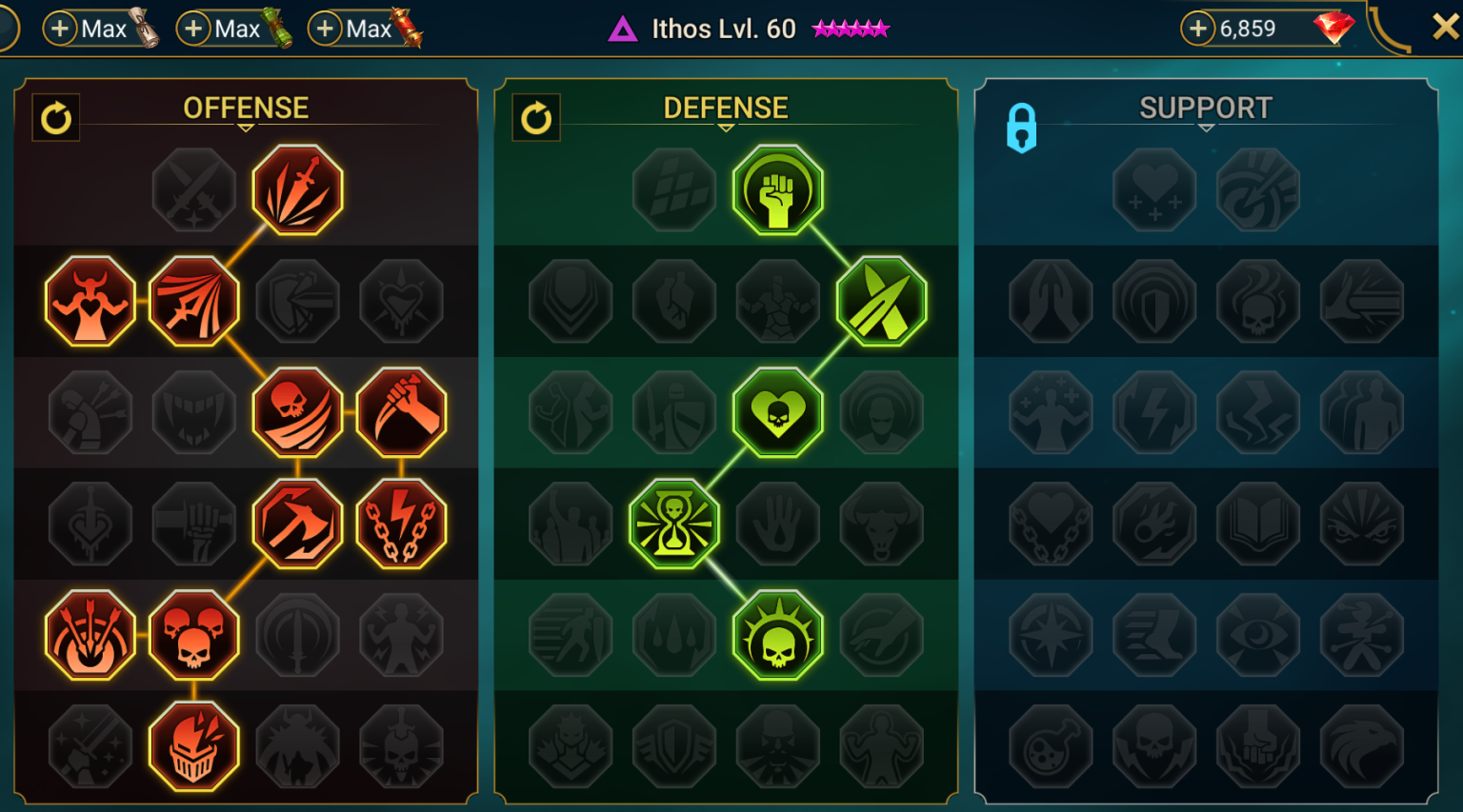Screen dimensions: 1463x812
Task: Select the Life Drinker dagger mastery
Action: (x=402, y=412)
